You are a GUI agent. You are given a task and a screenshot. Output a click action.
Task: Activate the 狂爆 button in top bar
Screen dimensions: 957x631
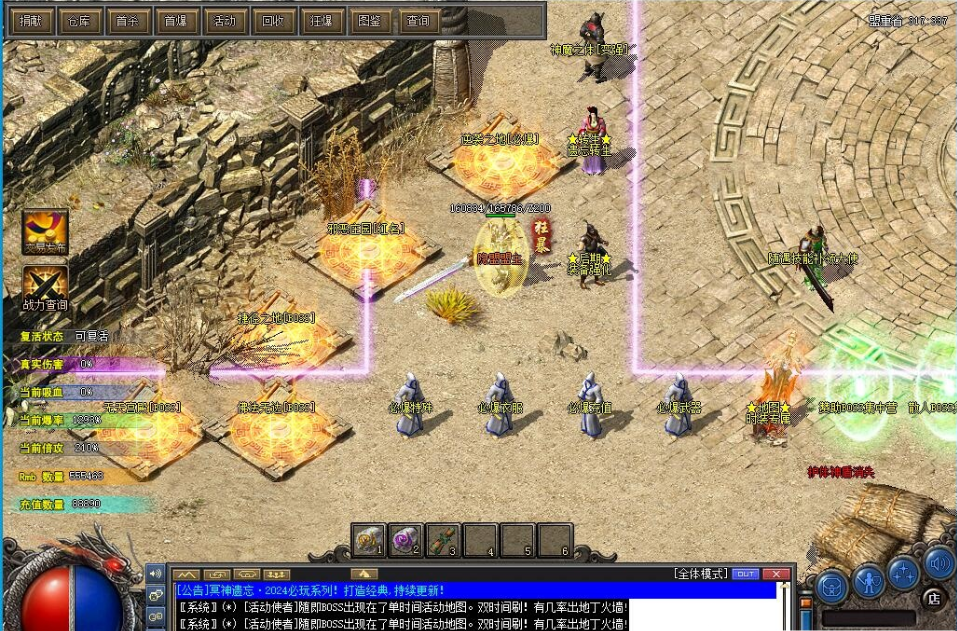tap(319, 20)
